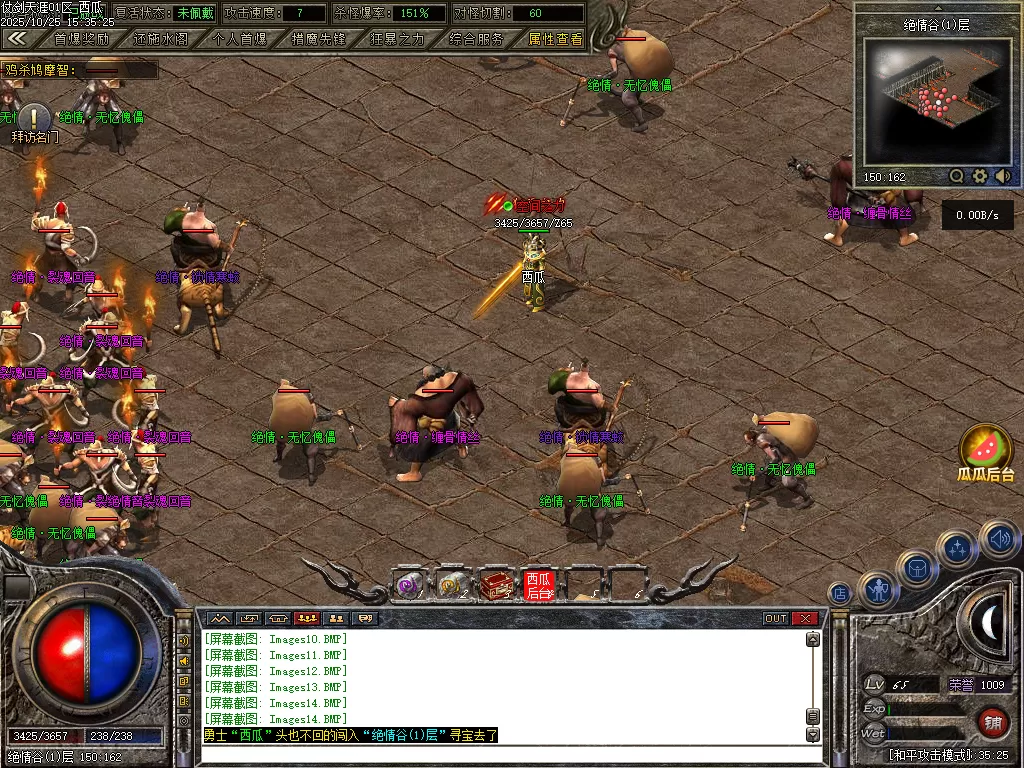This screenshot has height=768, width=1024.
Task: Open the 综合服务 menu
Action: pyautogui.click(x=476, y=39)
